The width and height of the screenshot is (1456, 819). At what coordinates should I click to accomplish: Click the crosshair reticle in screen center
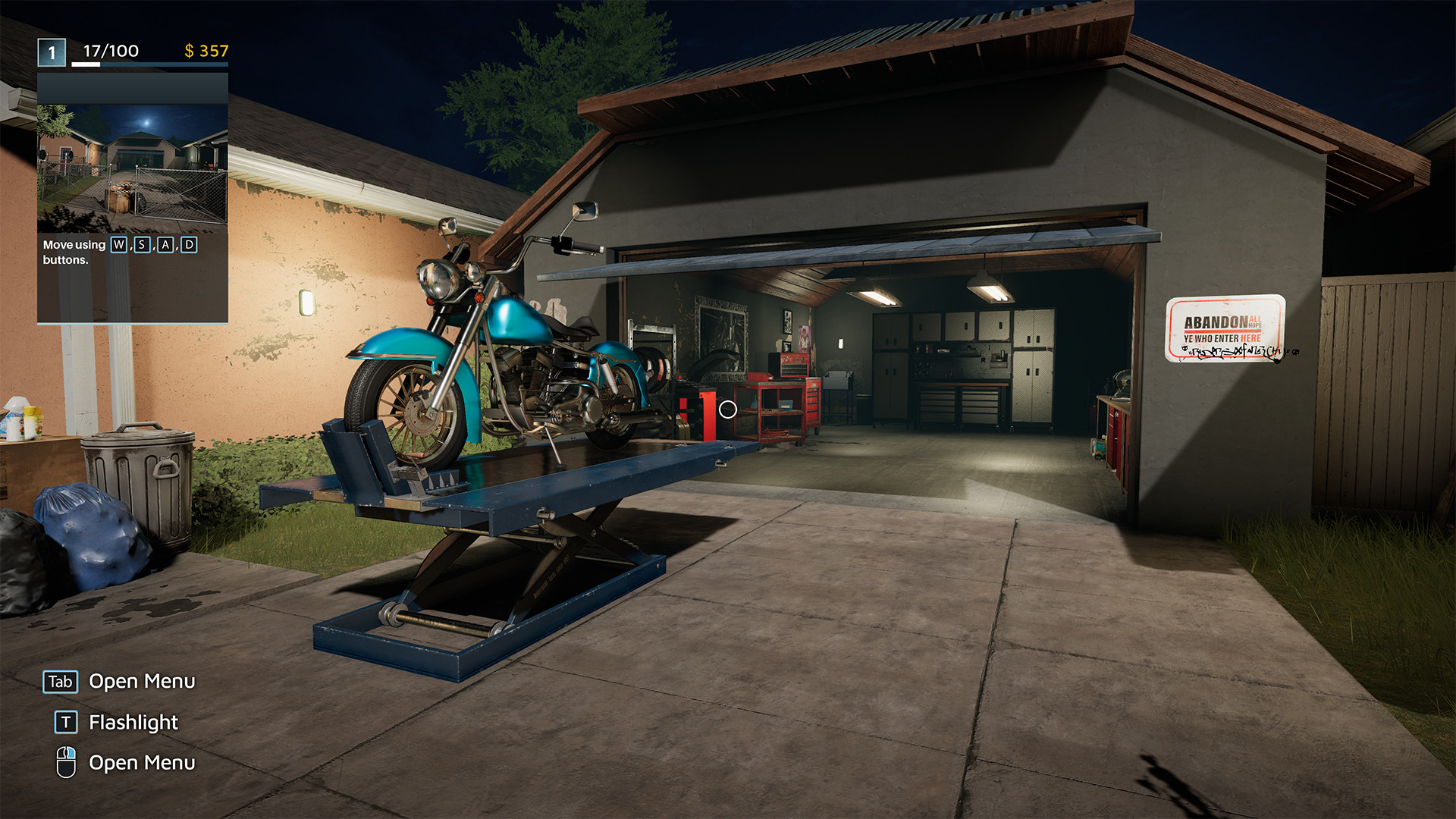(728, 409)
